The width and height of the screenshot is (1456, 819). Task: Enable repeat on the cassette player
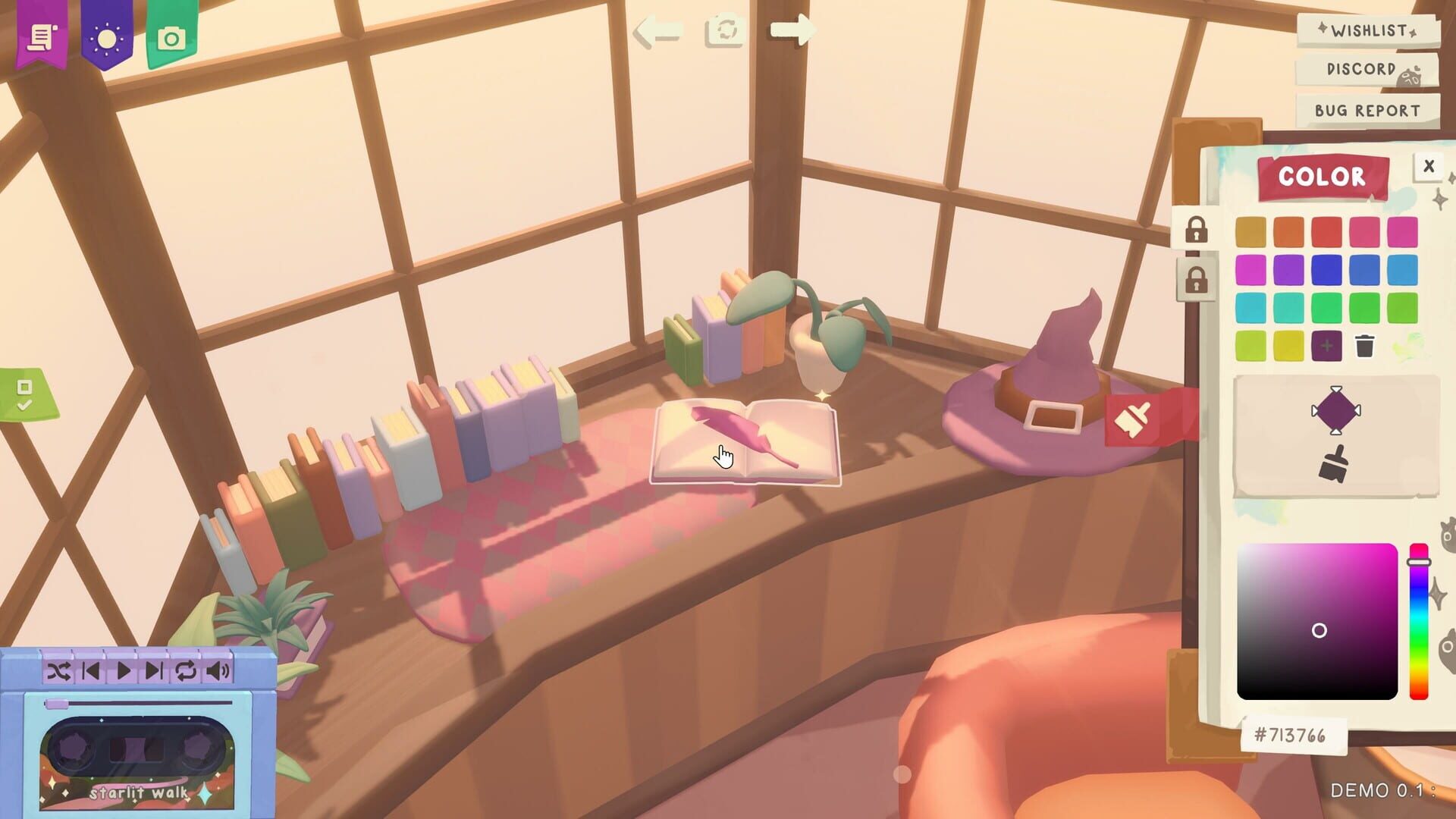[184, 670]
